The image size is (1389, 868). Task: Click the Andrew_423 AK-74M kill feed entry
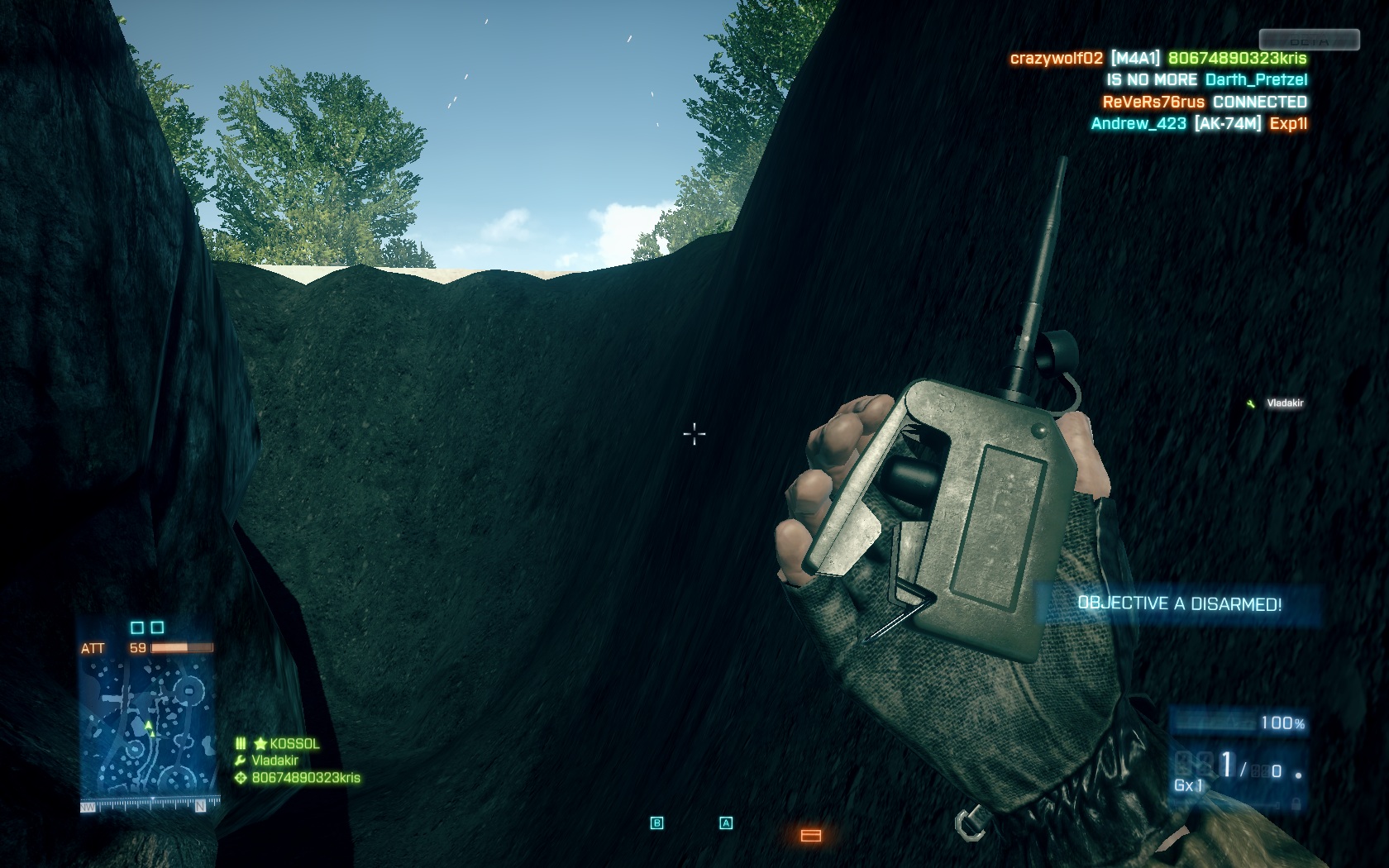1199,124
